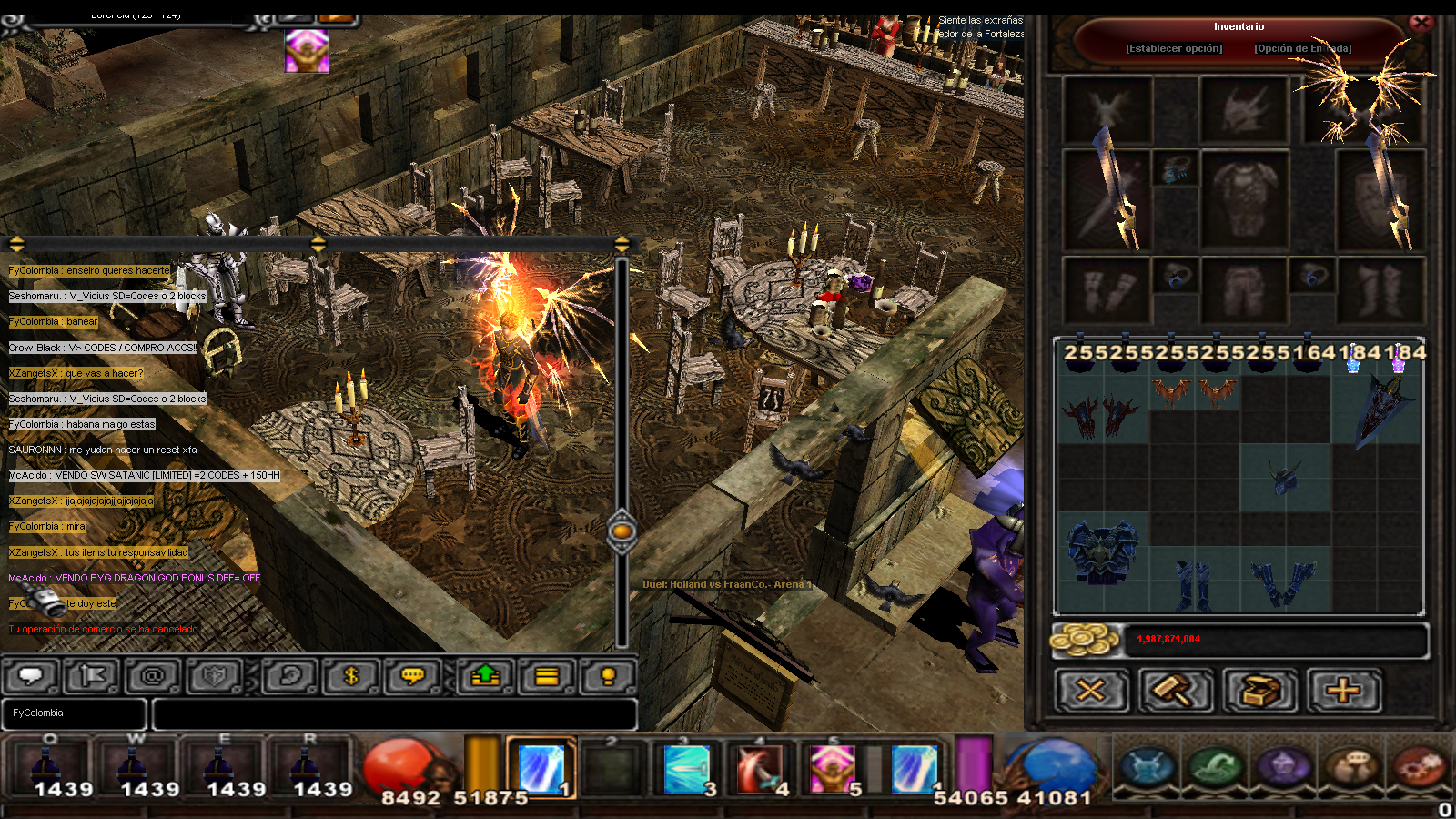Toggle the white speech bubble chat filter
This screenshot has width=1456, height=819.
(31, 676)
